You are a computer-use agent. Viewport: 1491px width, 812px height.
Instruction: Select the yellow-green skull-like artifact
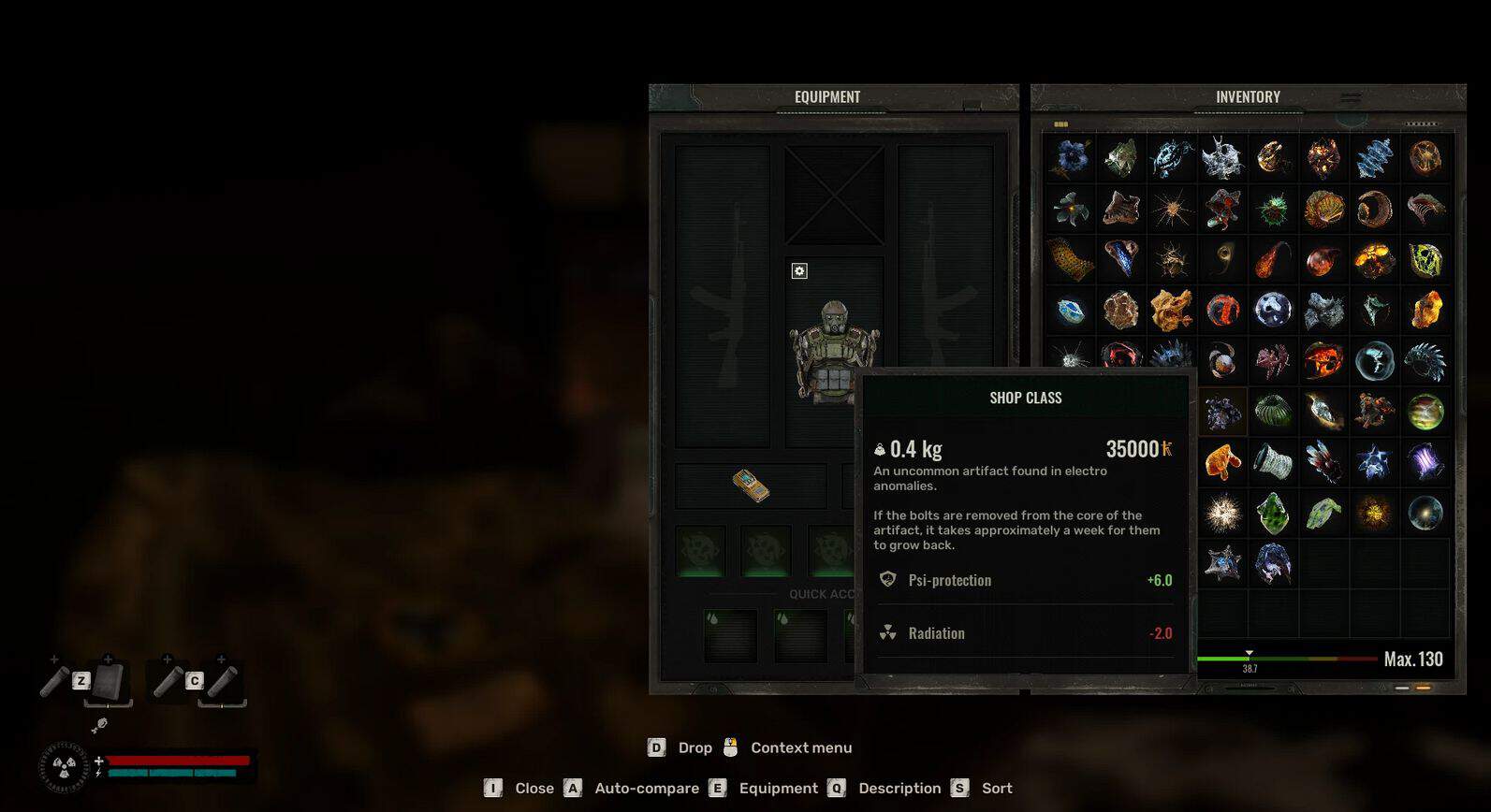1425,260
